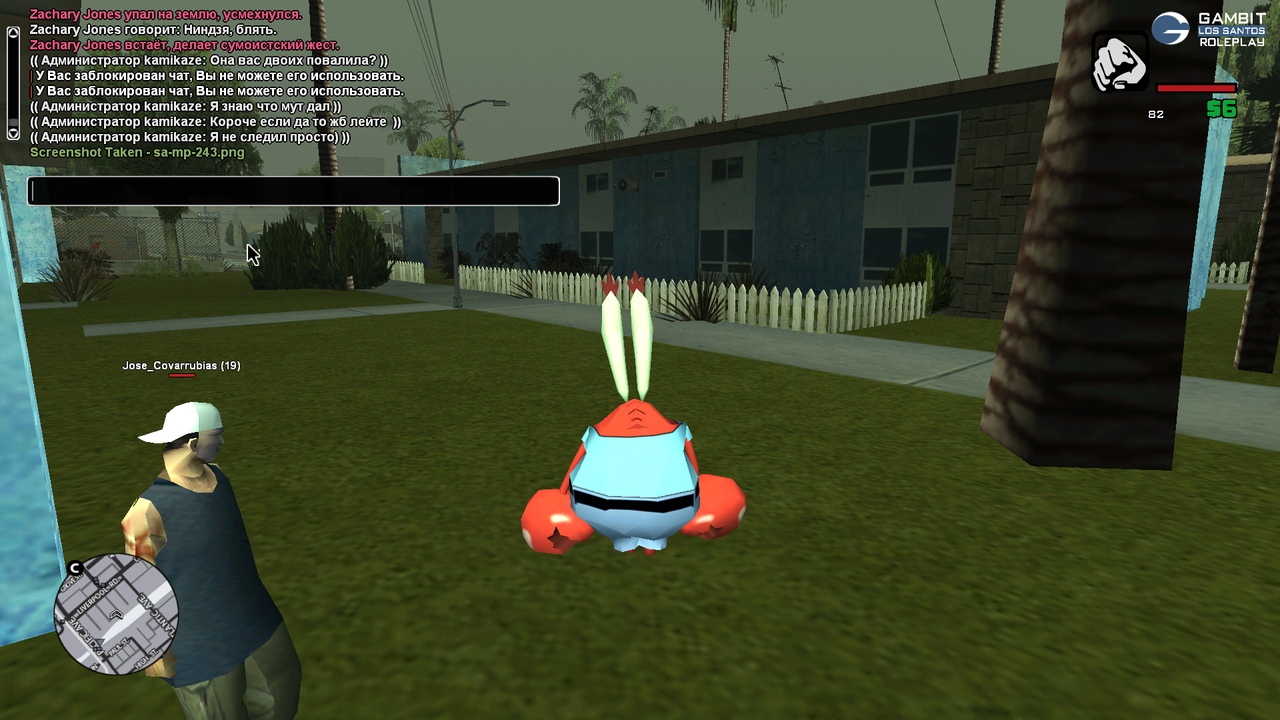Select the fist weapon icon
1280x720 pixels.
[1119, 63]
